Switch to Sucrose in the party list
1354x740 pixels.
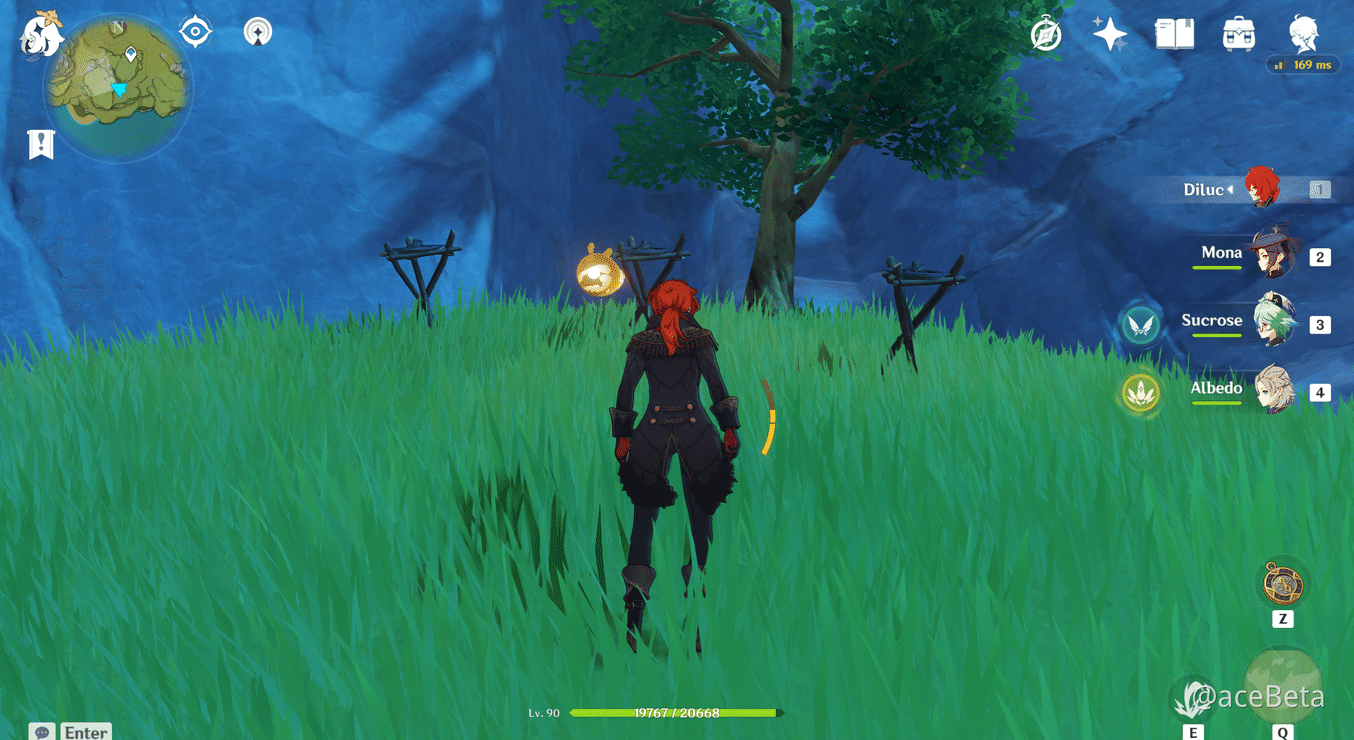tap(1270, 324)
